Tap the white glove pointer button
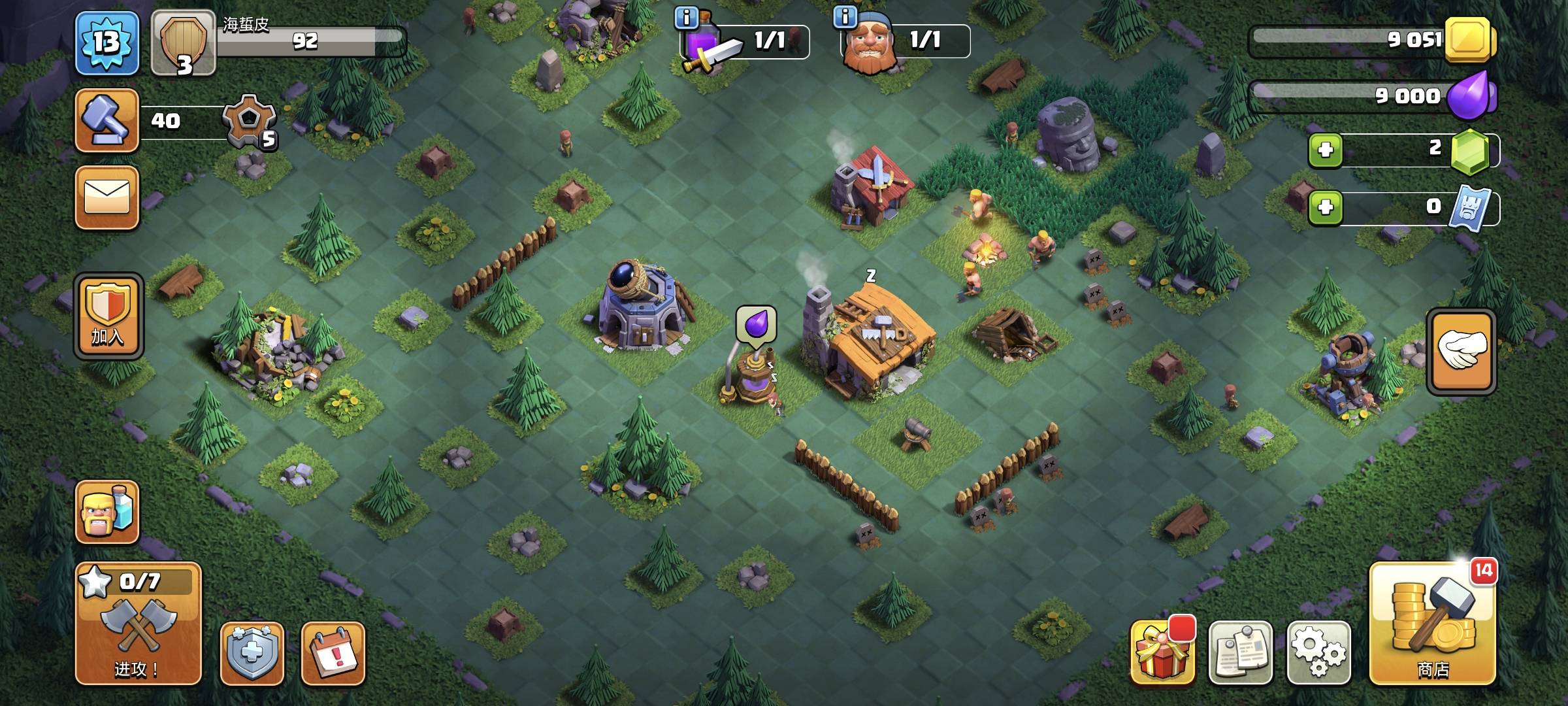1568x706 pixels. click(x=1461, y=352)
